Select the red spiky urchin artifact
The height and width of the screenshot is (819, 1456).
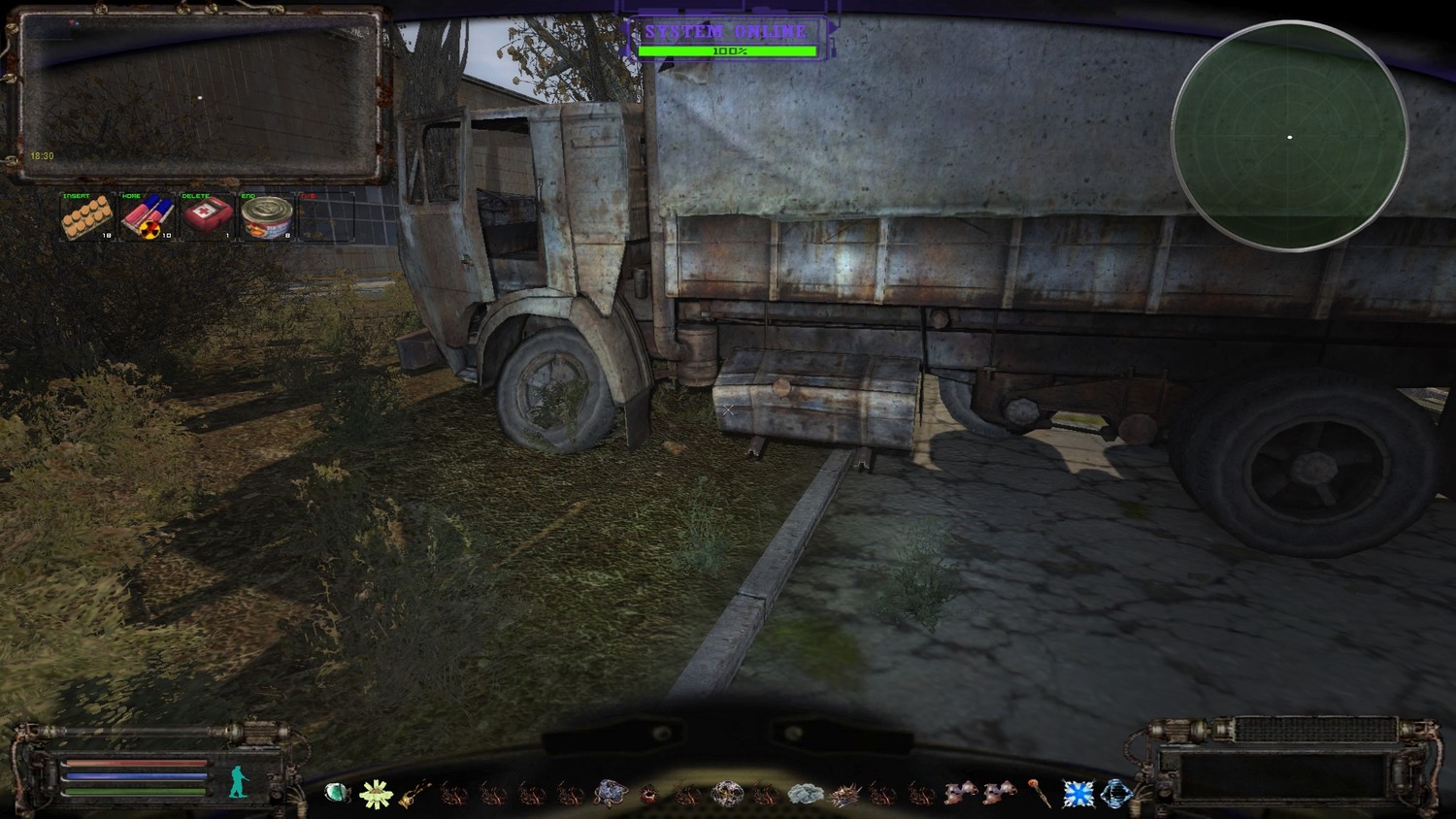pos(648,795)
